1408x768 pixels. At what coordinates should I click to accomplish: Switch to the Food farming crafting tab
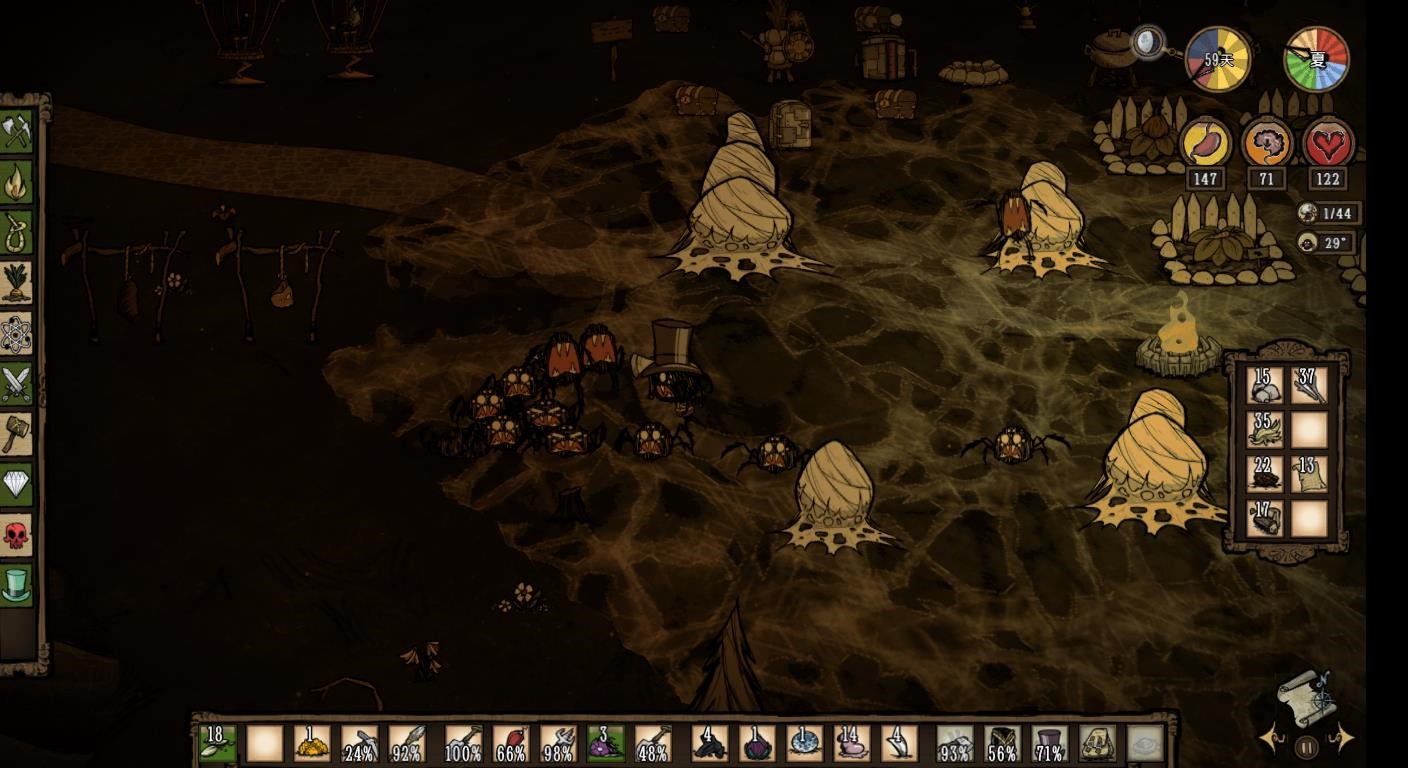pos(17,283)
